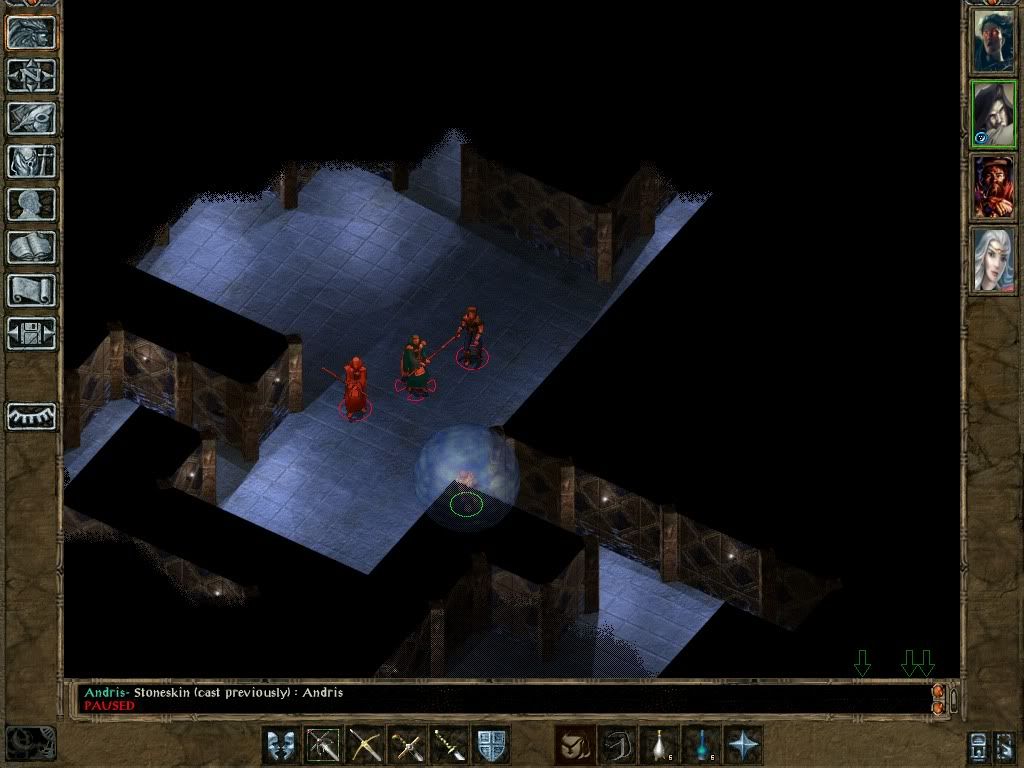Use the white flask quick item

(x=659, y=746)
